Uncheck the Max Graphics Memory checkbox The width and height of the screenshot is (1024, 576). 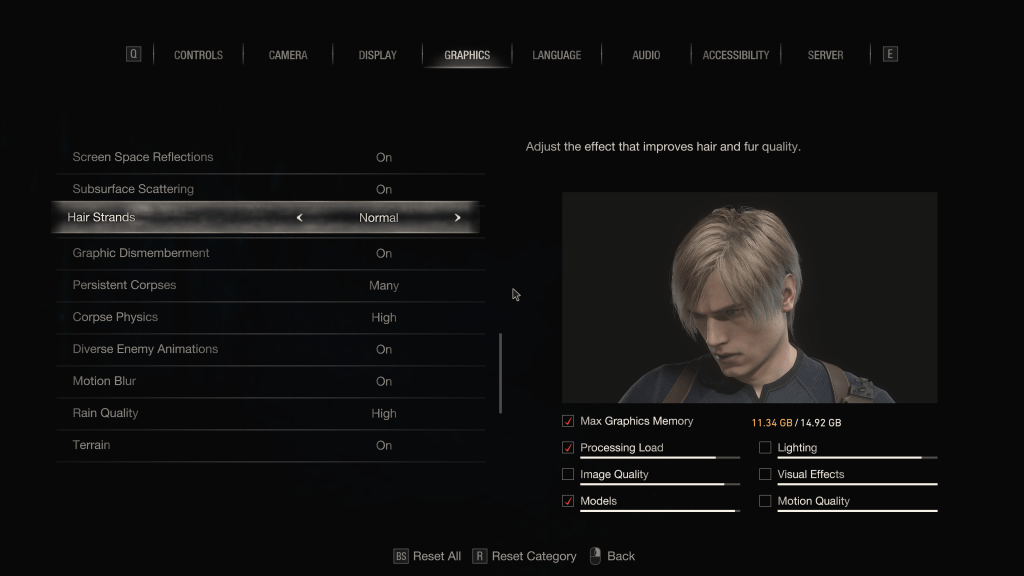tap(568, 421)
